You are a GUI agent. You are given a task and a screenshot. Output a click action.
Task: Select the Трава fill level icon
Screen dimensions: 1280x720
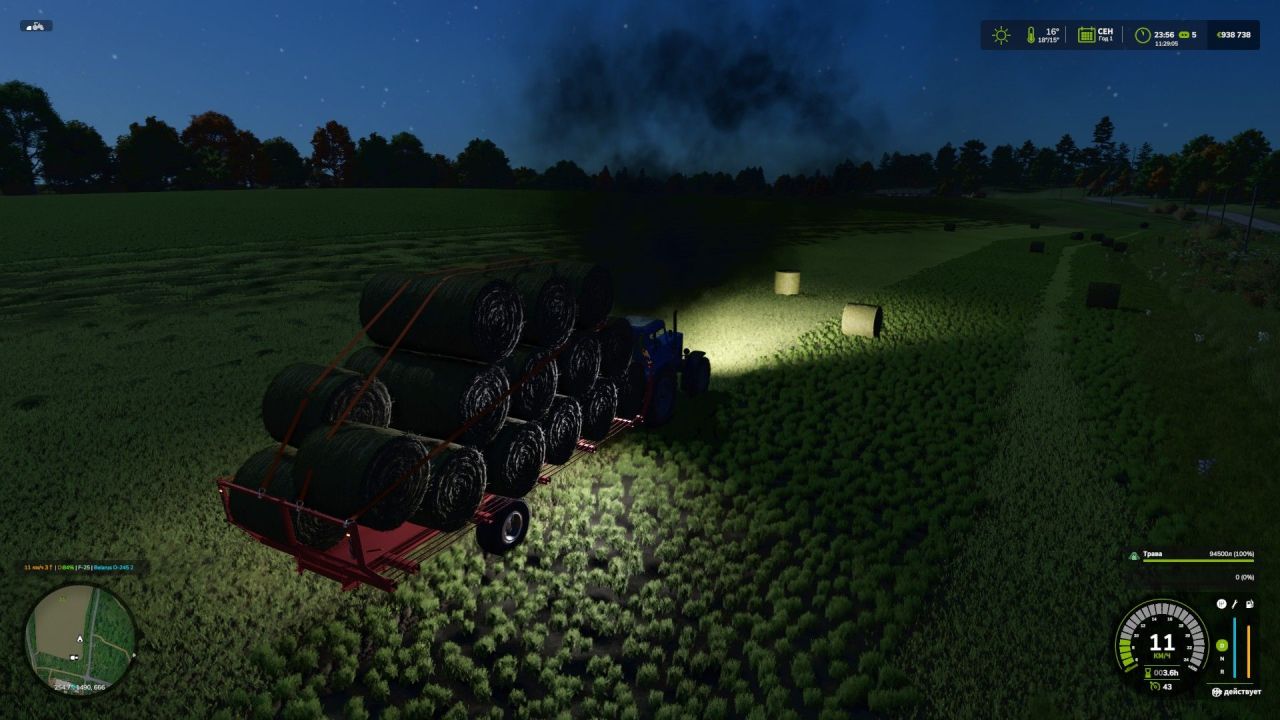pos(1134,555)
